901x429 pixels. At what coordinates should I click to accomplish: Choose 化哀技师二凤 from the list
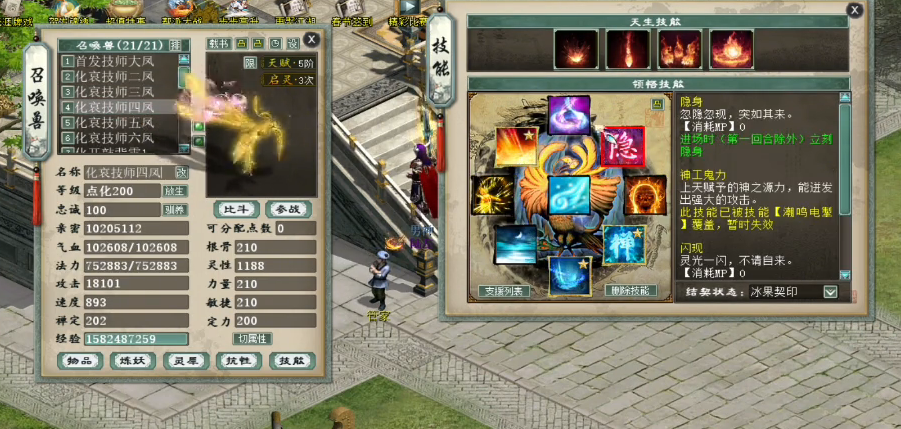pos(115,77)
